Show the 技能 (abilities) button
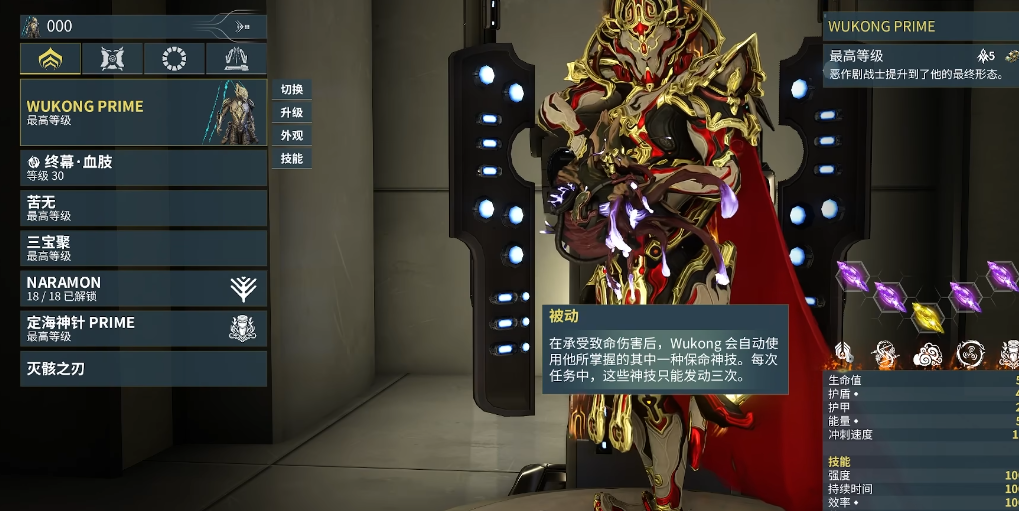 [x=292, y=158]
